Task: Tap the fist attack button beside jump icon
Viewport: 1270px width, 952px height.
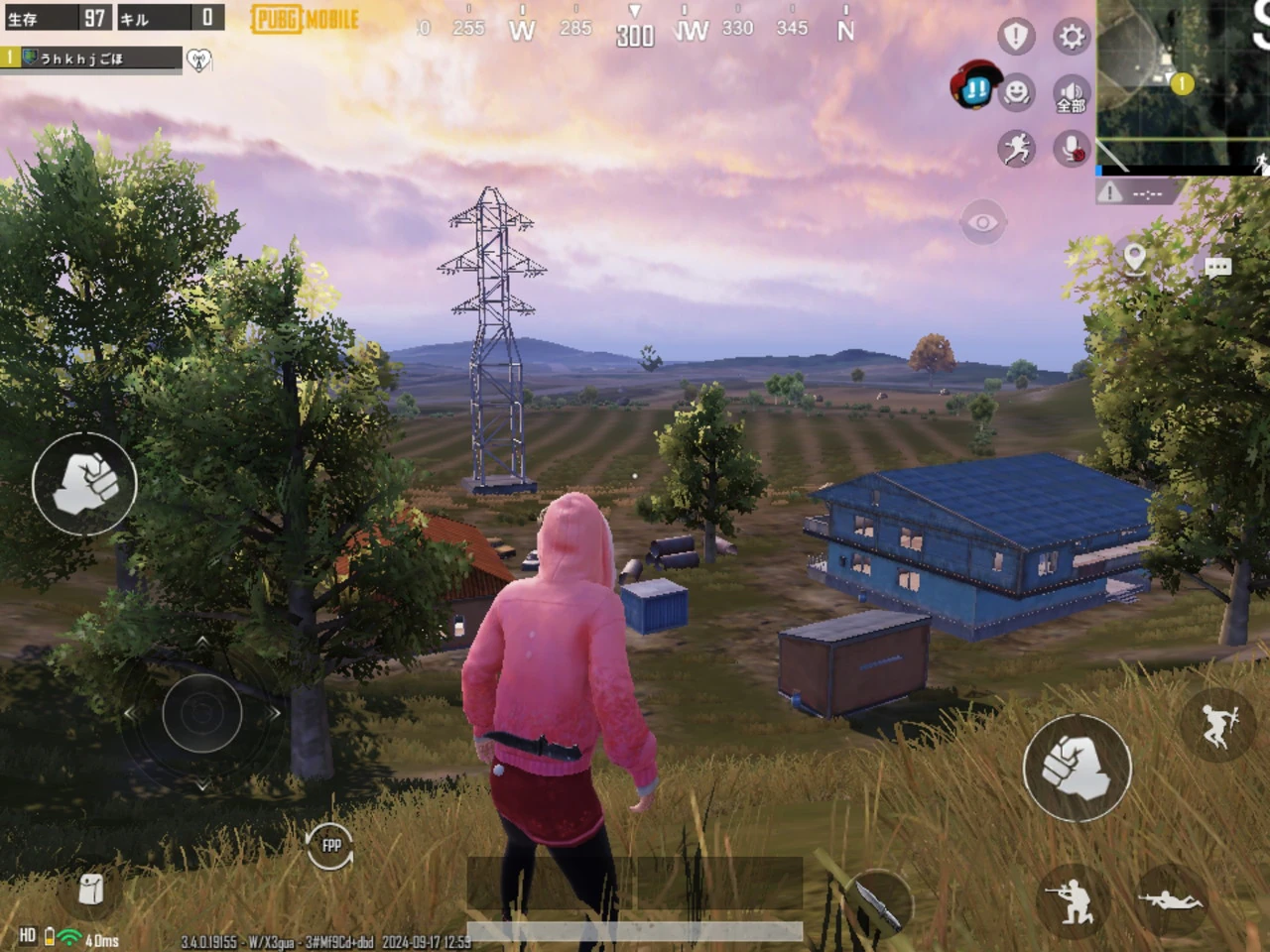Action: pos(1077,768)
